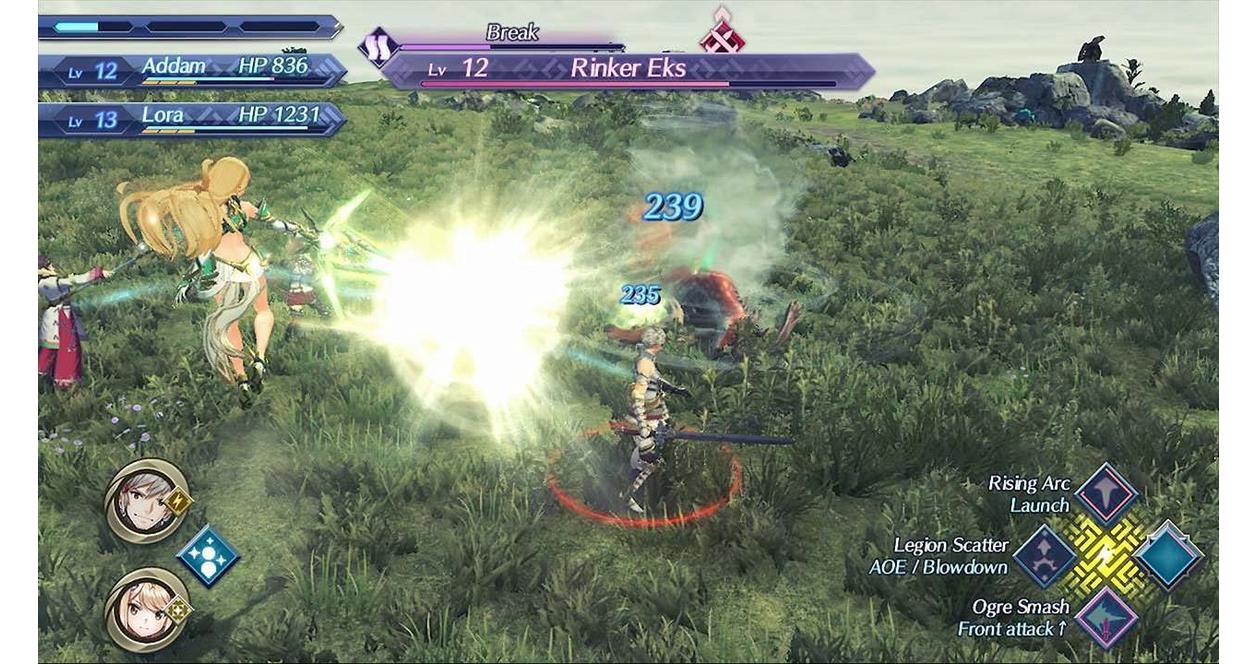This screenshot has height=664, width=1256.
Task: Activate the Rising Arc launch art
Action: coord(1106,493)
